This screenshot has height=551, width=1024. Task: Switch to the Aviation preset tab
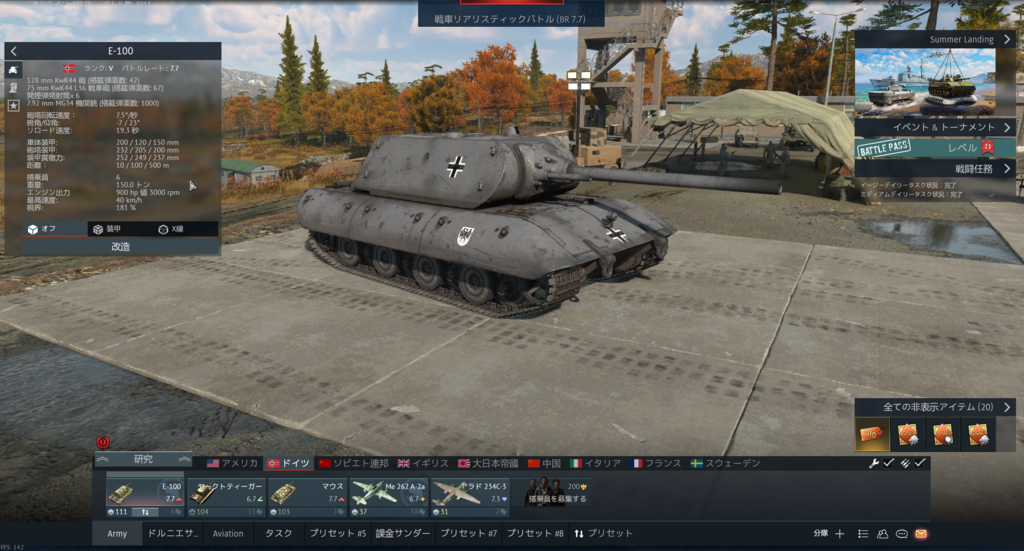click(x=228, y=534)
